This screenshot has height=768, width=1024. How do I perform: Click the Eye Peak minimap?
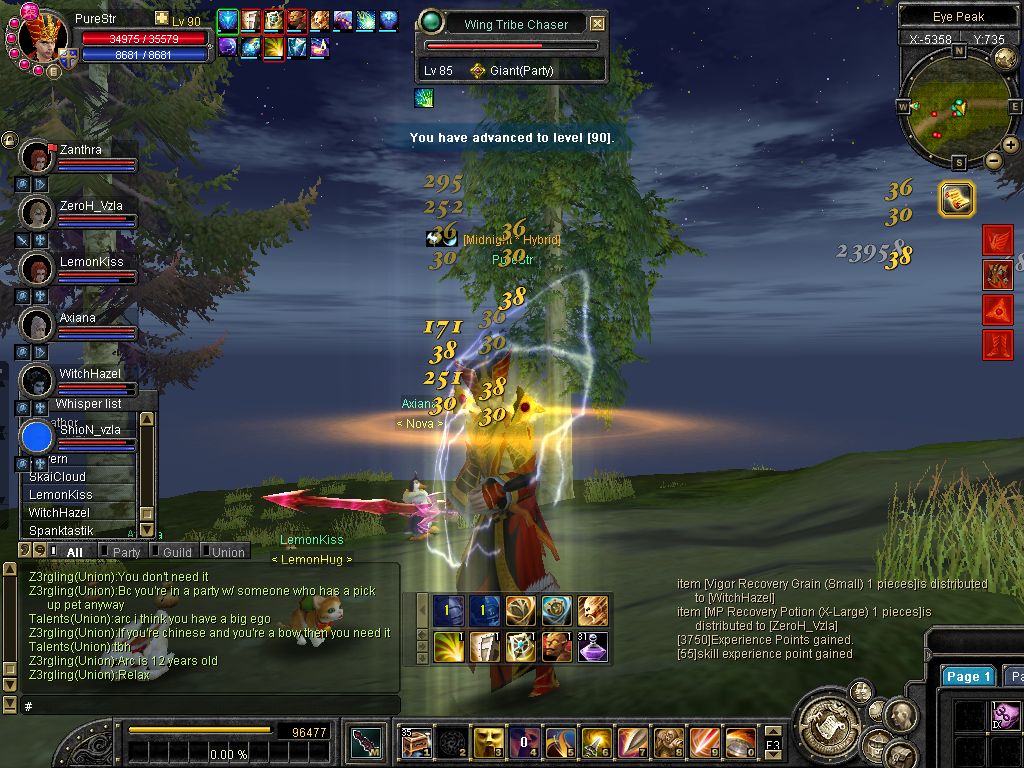tap(958, 105)
